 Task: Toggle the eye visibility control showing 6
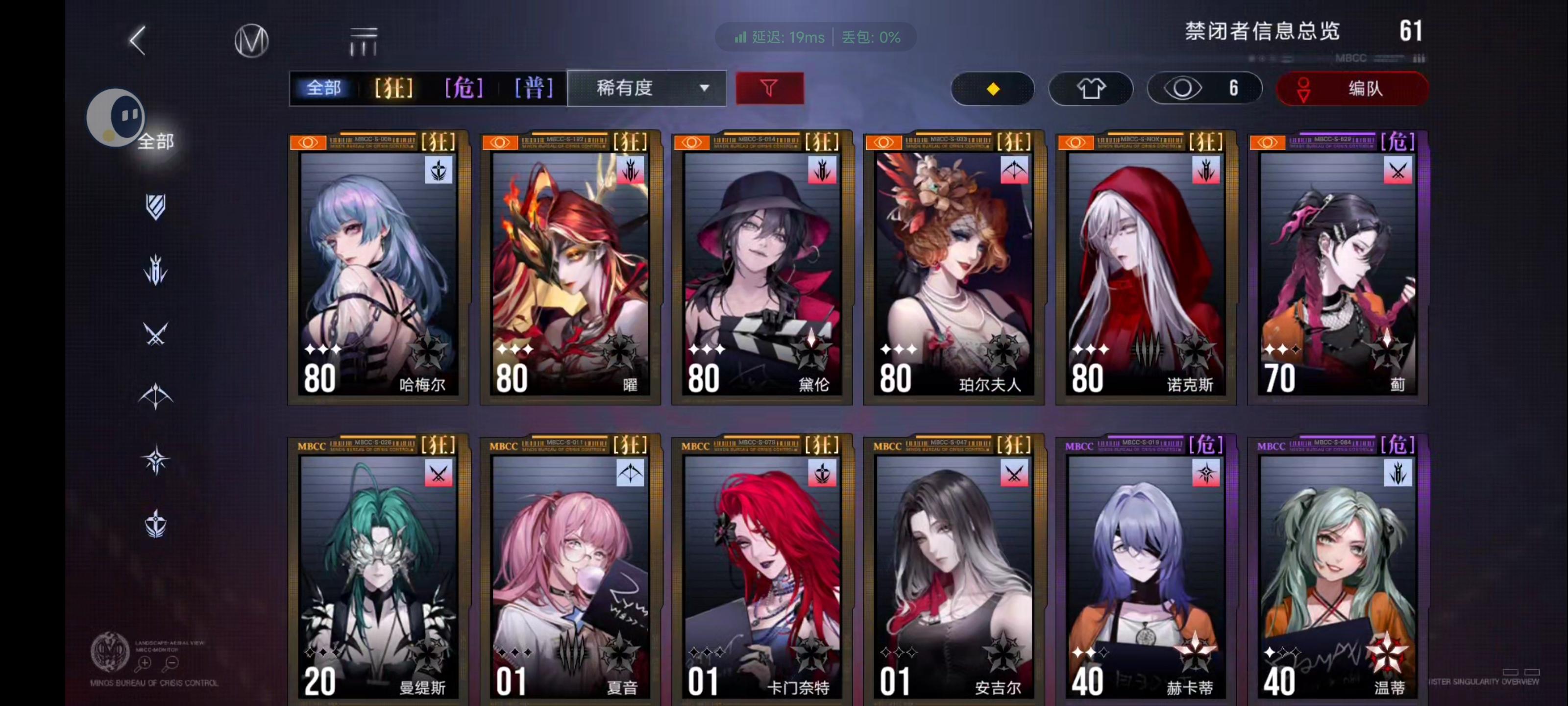click(x=1204, y=88)
